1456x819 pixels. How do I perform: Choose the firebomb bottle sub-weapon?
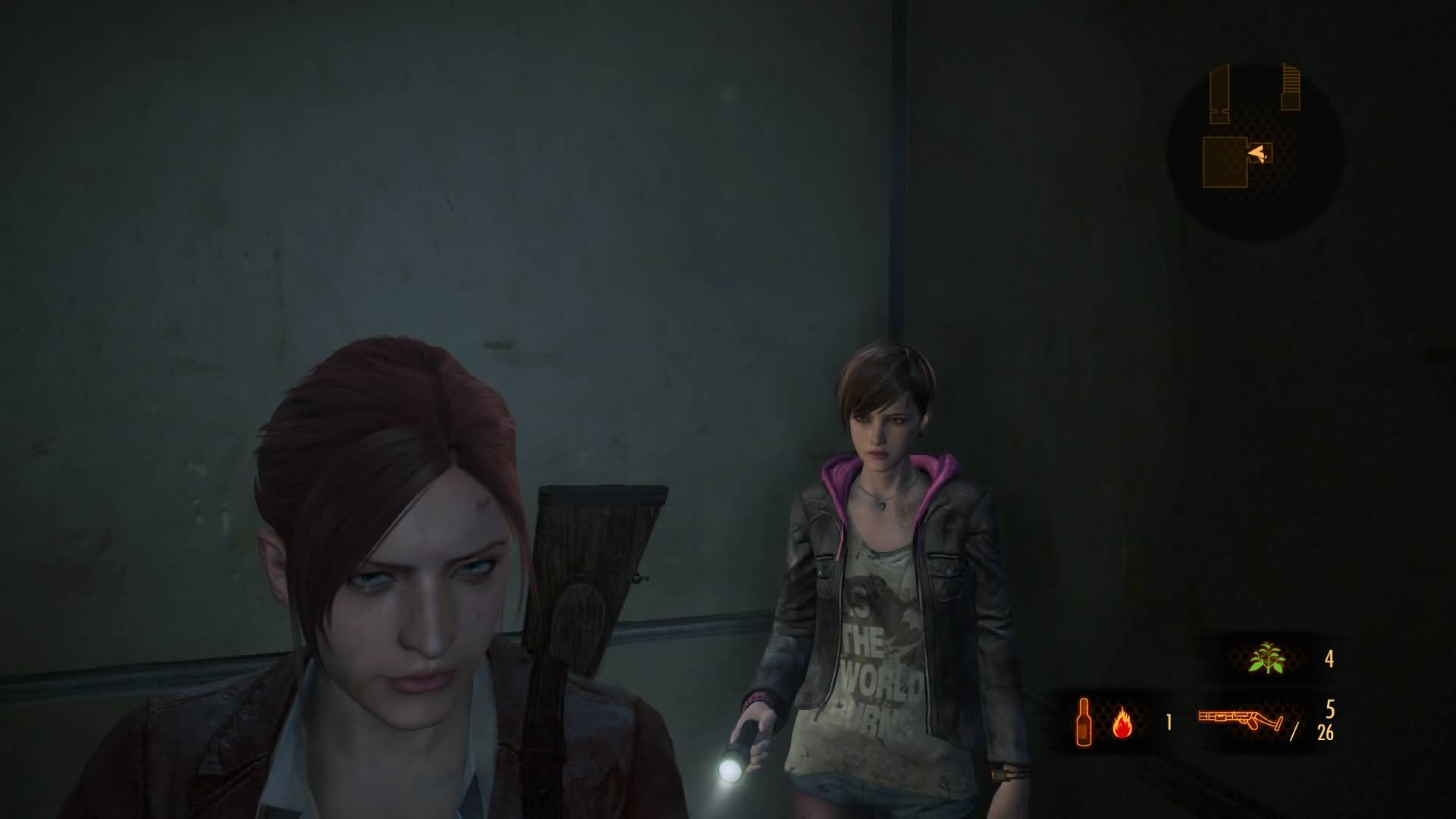click(1084, 720)
